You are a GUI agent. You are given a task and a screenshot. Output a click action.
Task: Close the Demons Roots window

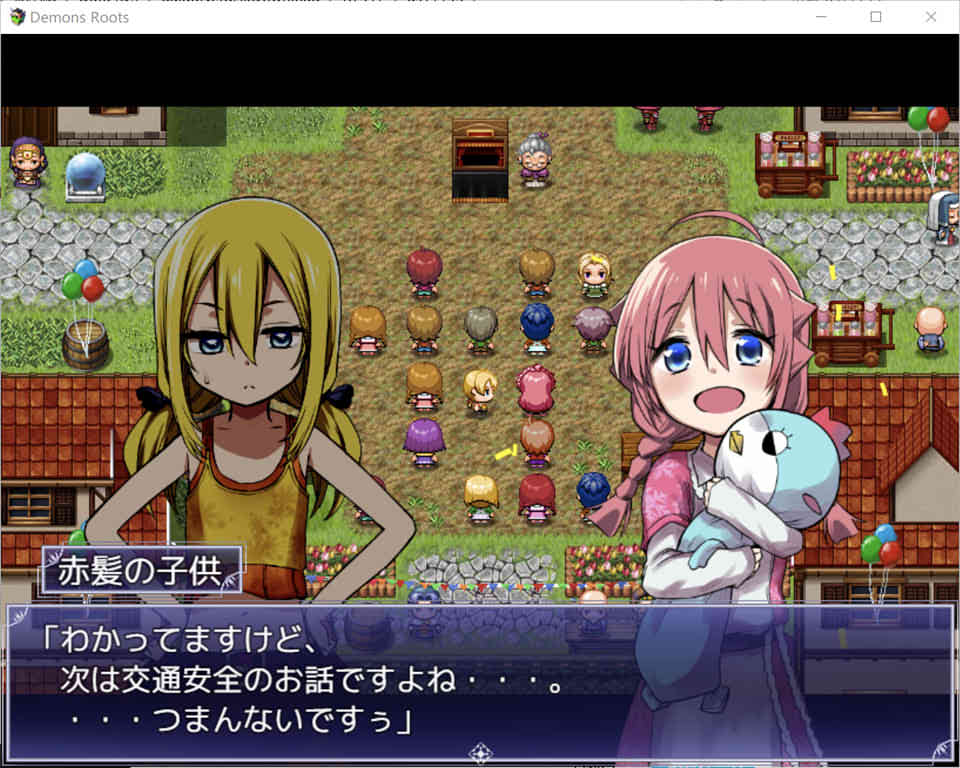(x=931, y=17)
